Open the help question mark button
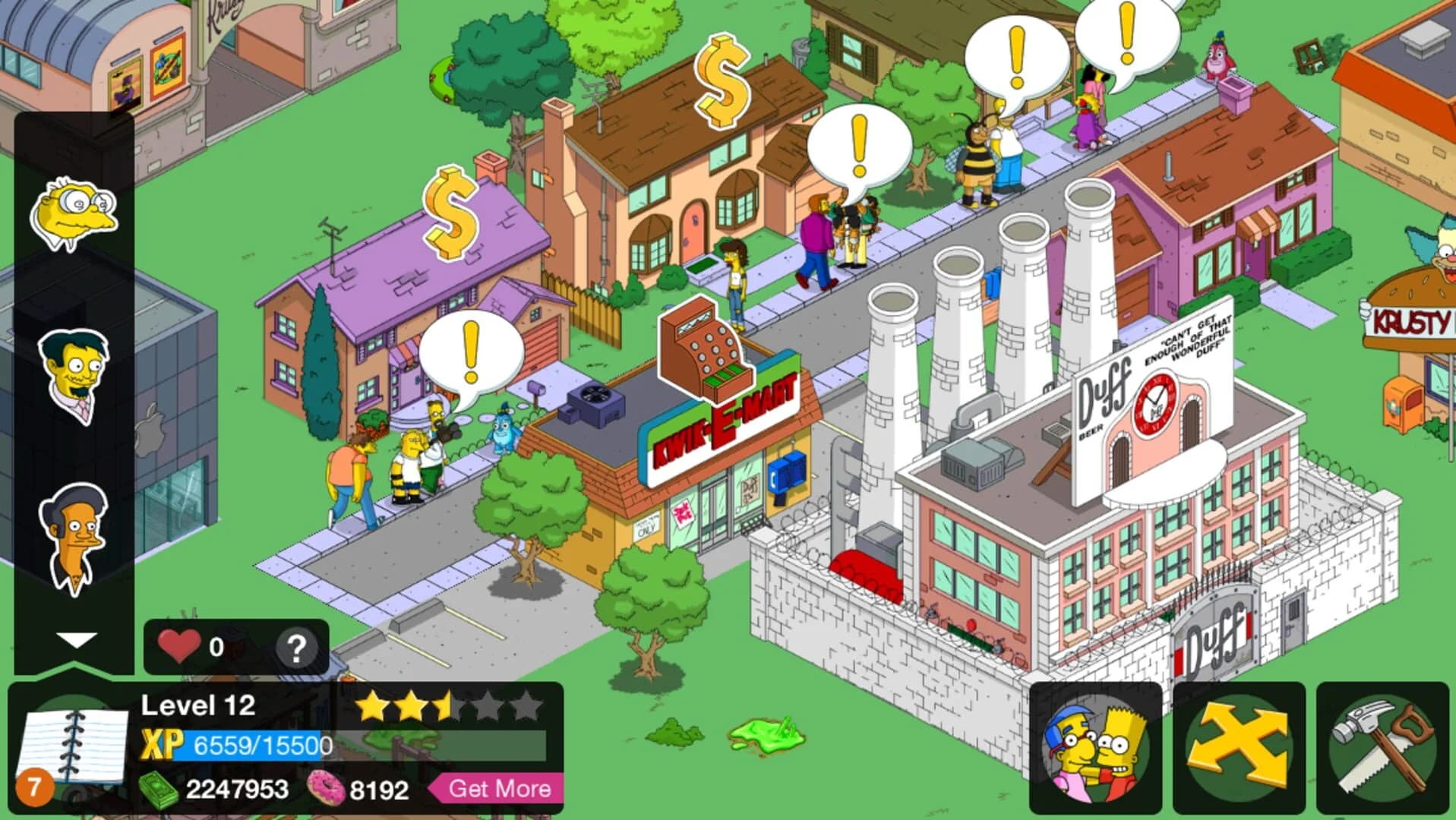 click(x=295, y=647)
